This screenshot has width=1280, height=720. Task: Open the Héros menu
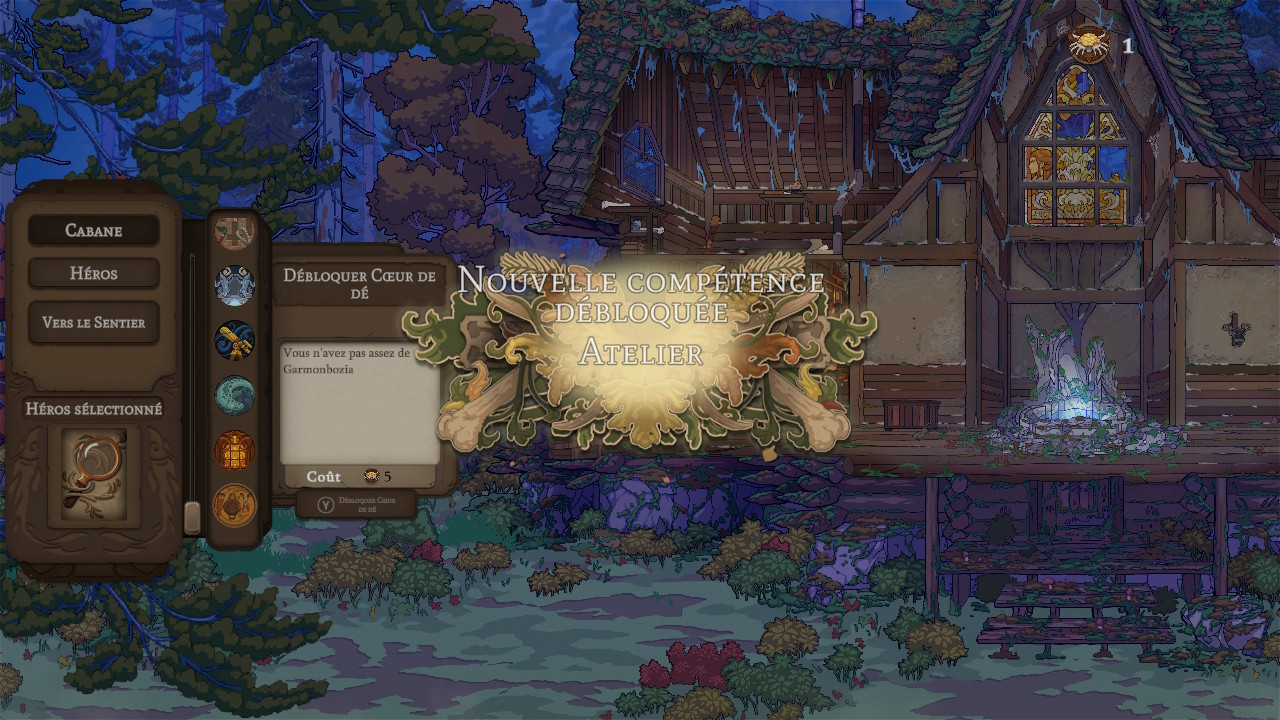(x=93, y=273)
